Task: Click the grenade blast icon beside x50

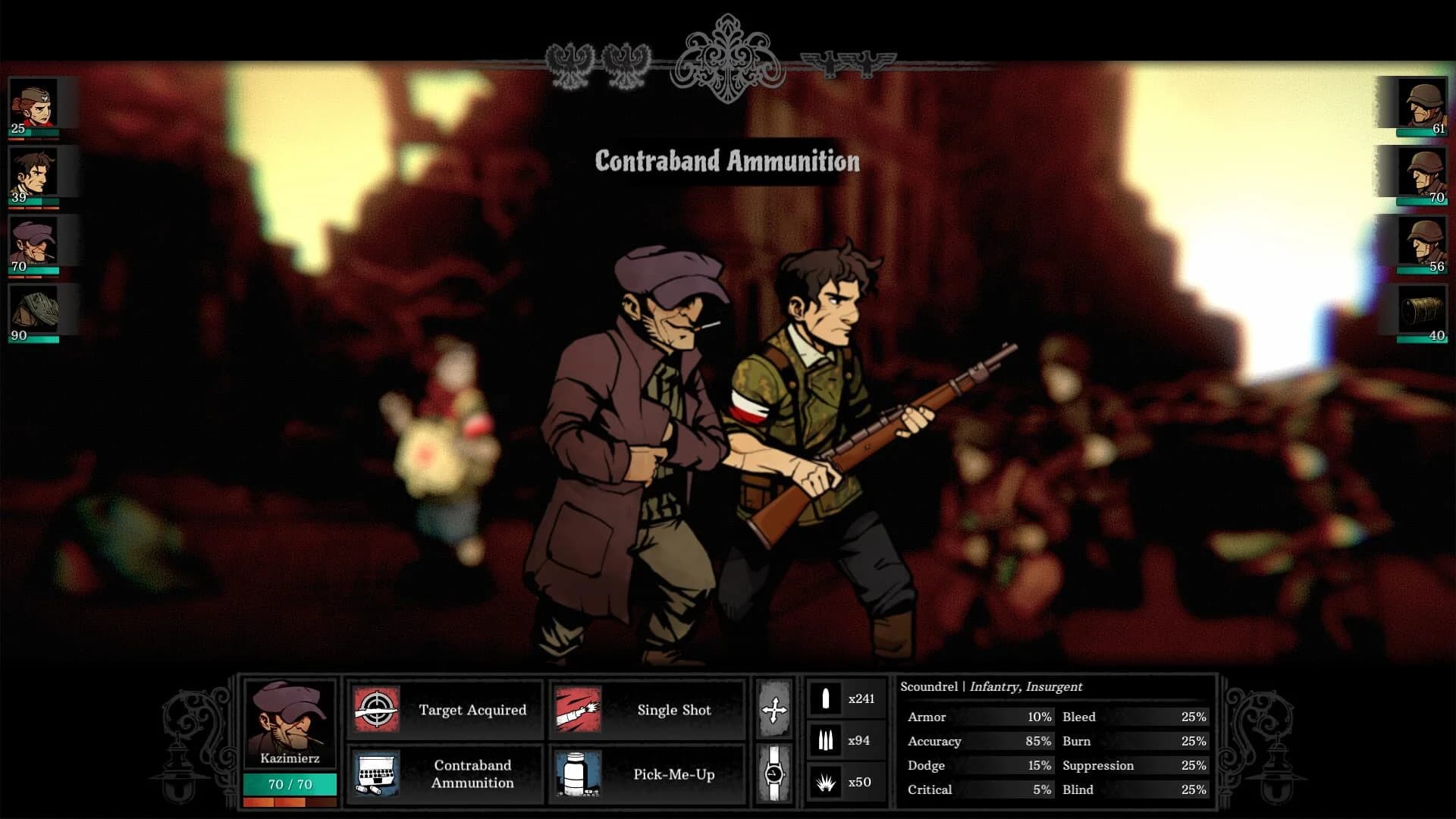Action: click(826, 780)
